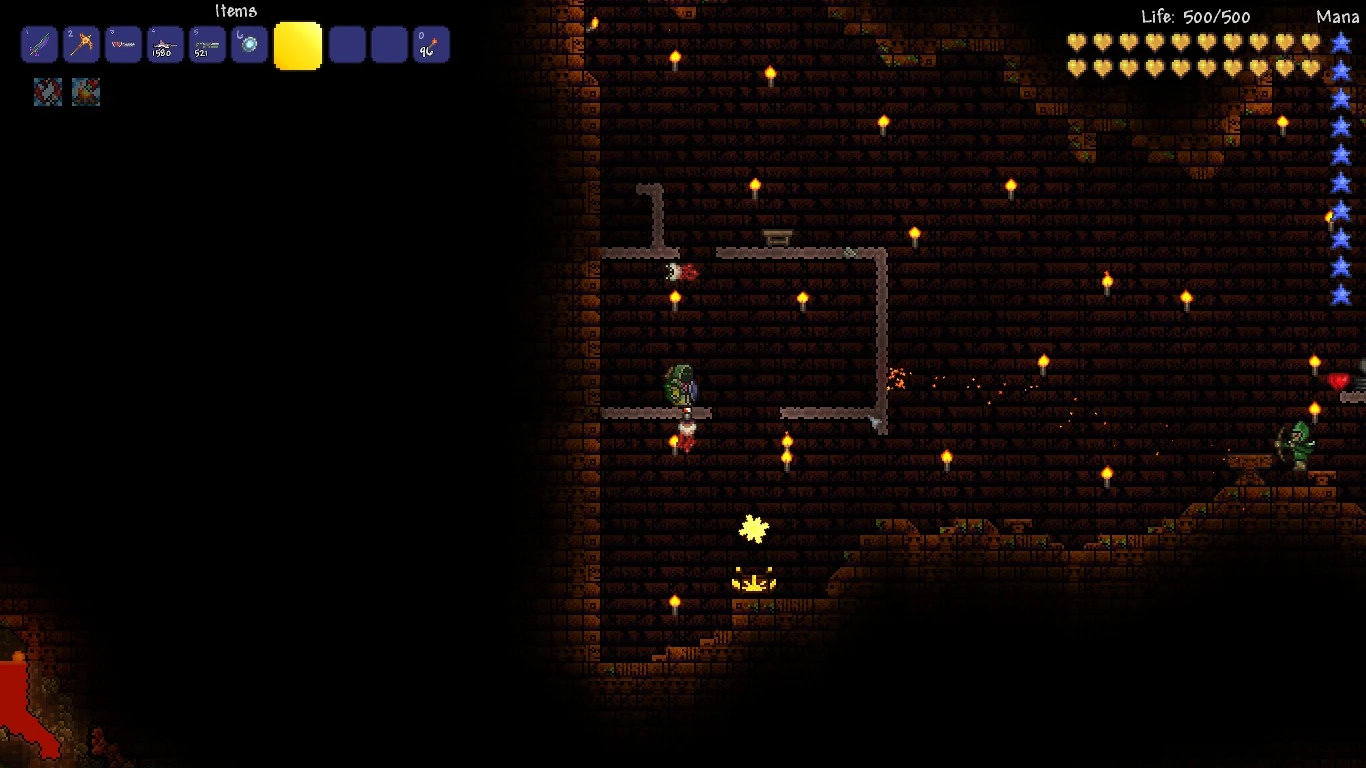Open the wooden chest in the tunnel
Screen dimensions: 1366x768
click(777, 236)
